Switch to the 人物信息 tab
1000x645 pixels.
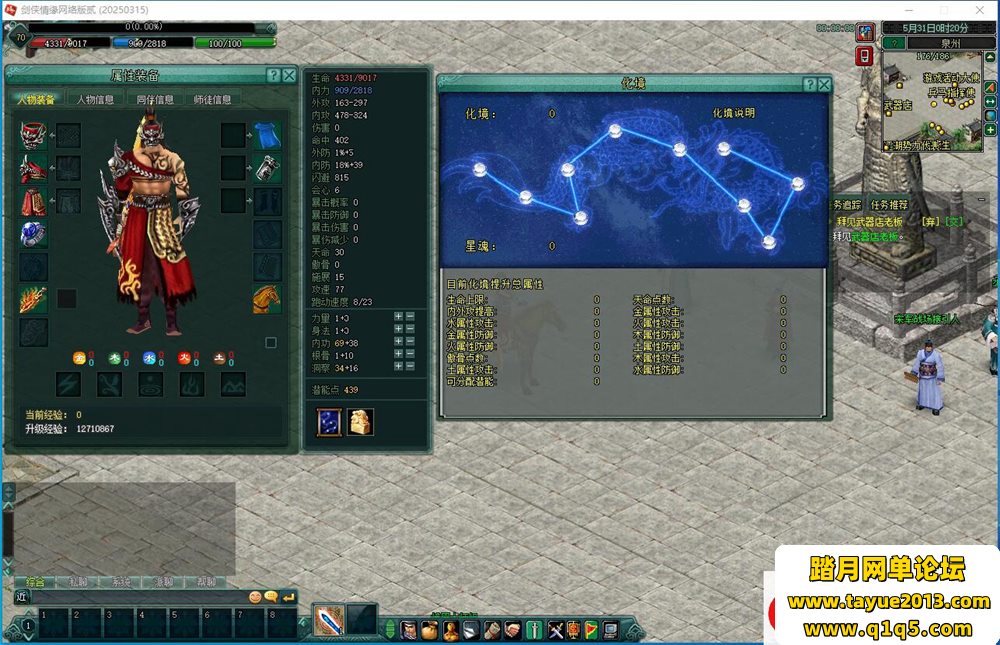click(x=95, y=99)
